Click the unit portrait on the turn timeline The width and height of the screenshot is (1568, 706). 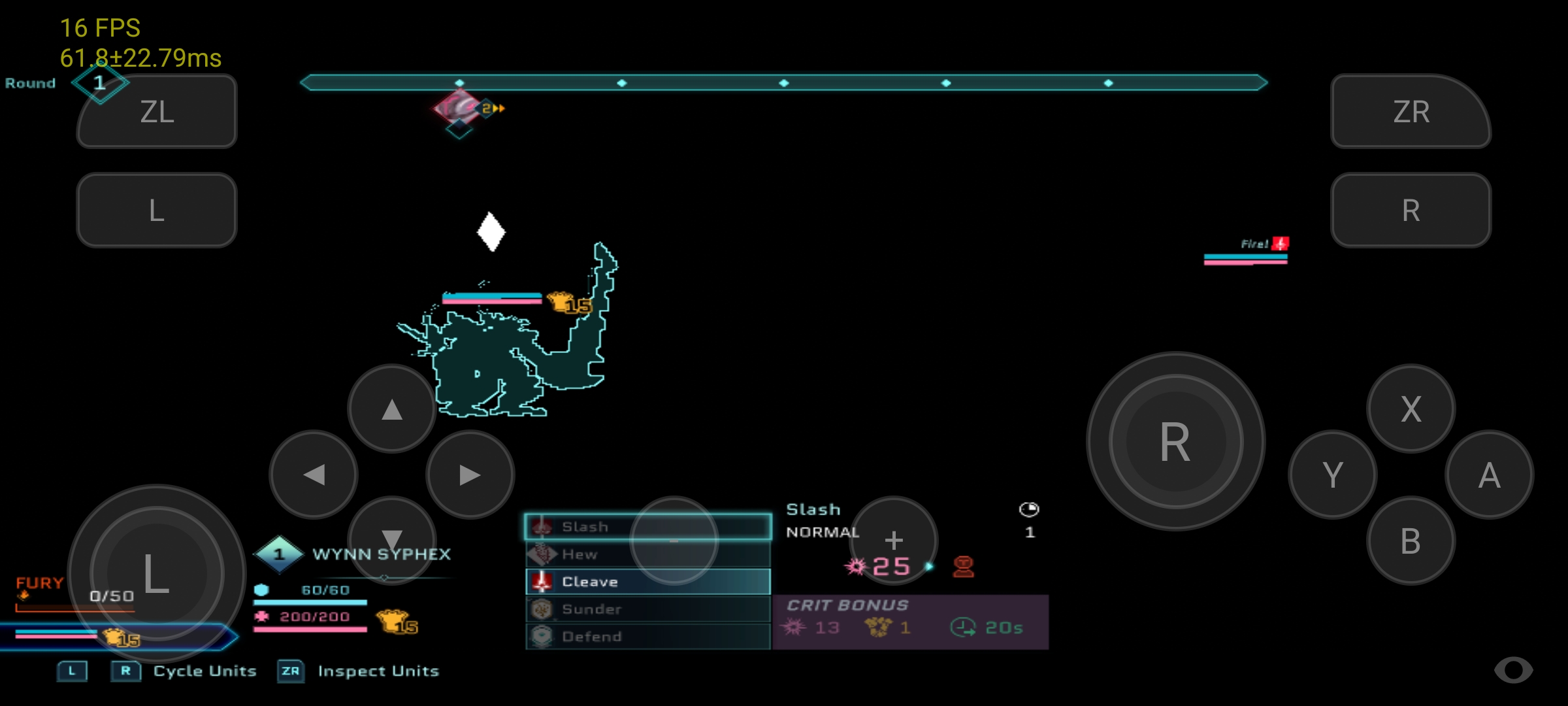pyautogui.click(x=459, y=108)
